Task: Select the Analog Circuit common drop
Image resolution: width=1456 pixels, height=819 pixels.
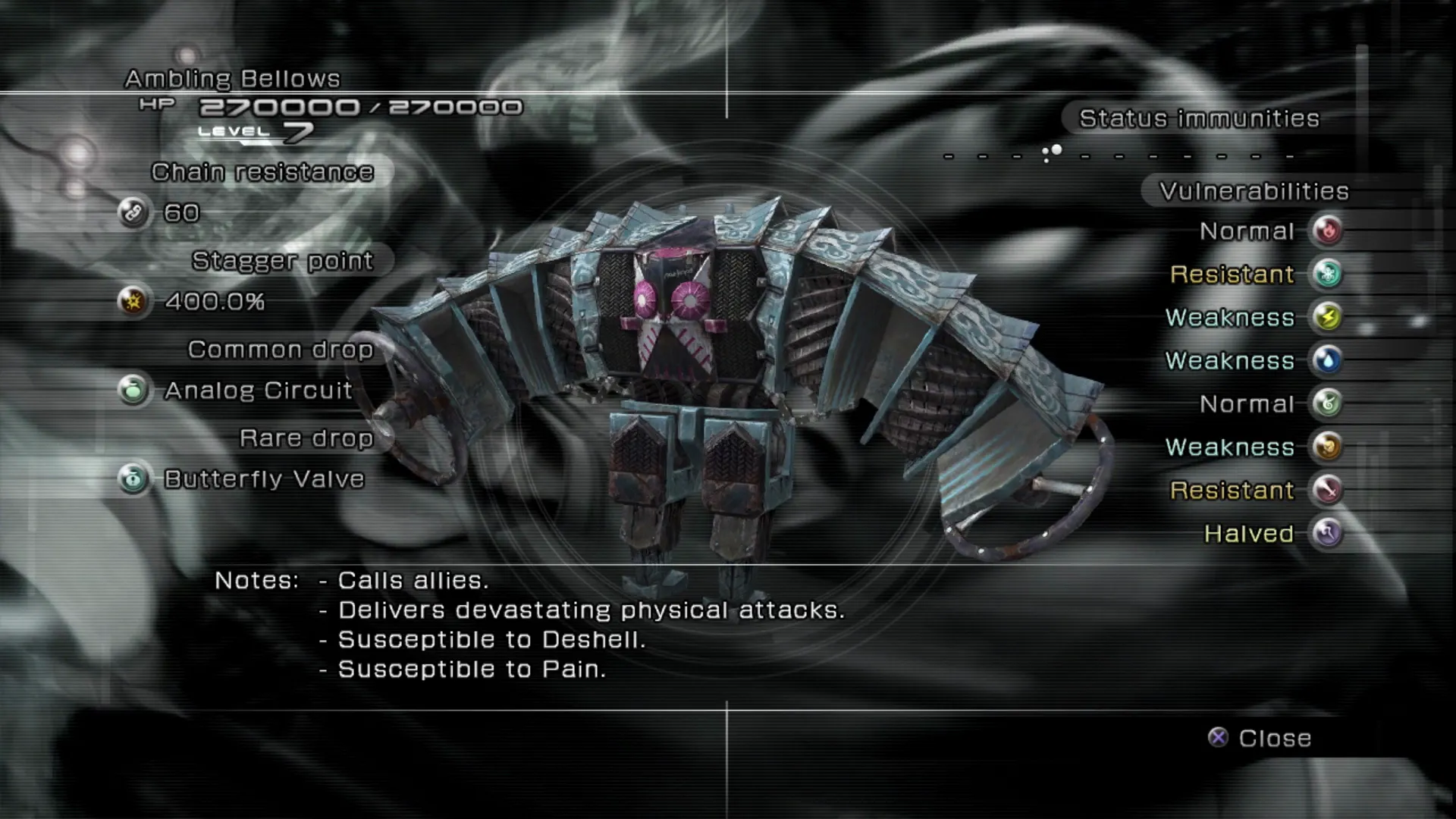Action: tap(258, 391)
